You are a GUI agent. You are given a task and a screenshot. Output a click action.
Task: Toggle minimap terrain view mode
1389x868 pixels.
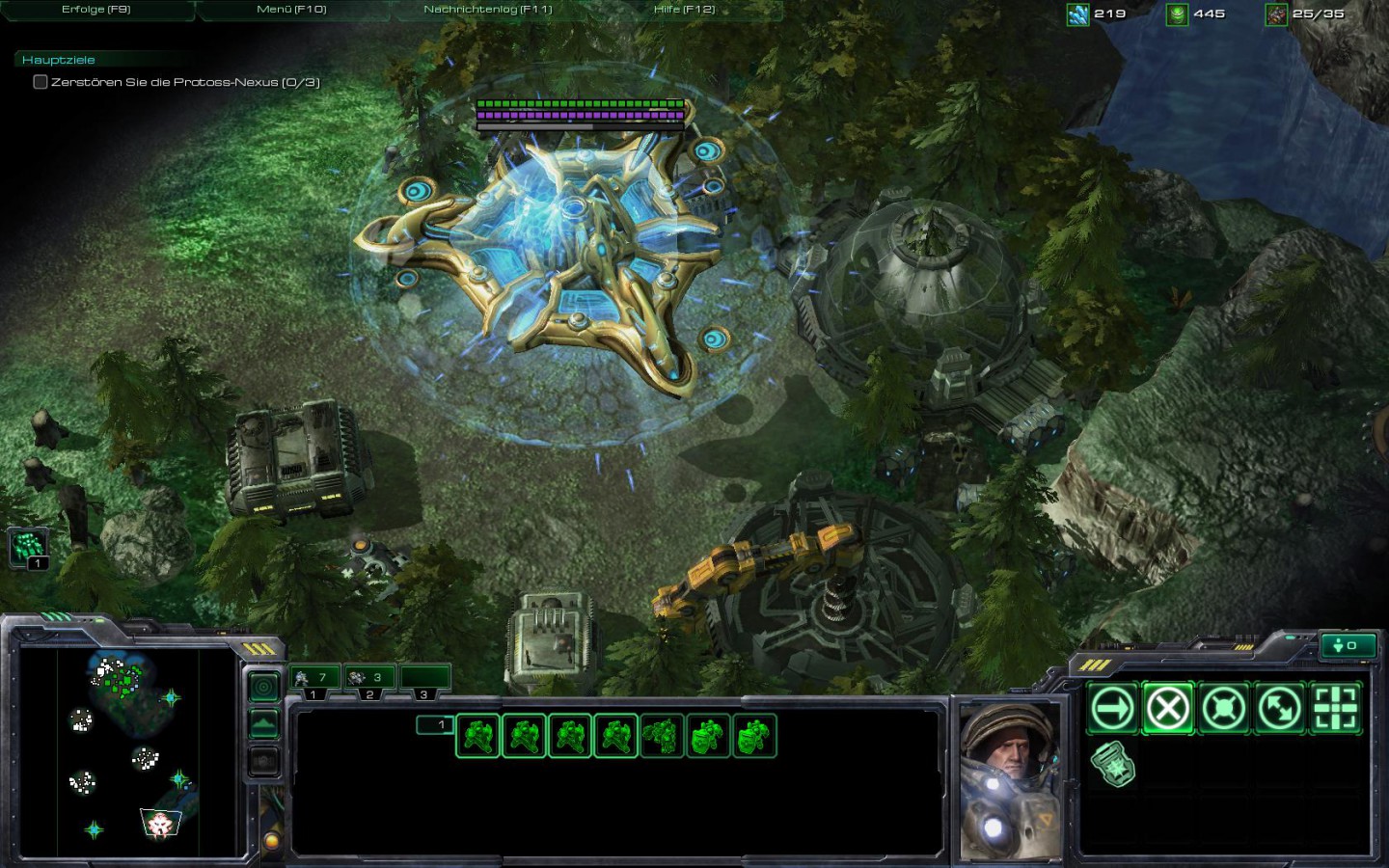click(x=263, y=722)
